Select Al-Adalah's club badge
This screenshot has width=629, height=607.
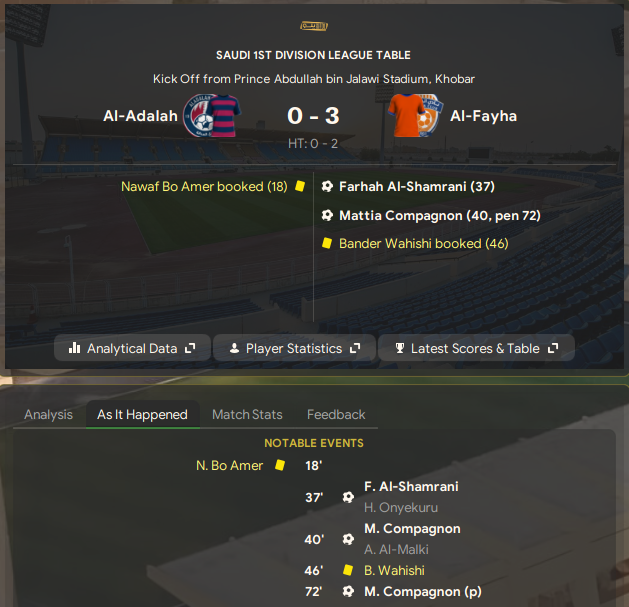pyautogui.click(x=205, y=116)
